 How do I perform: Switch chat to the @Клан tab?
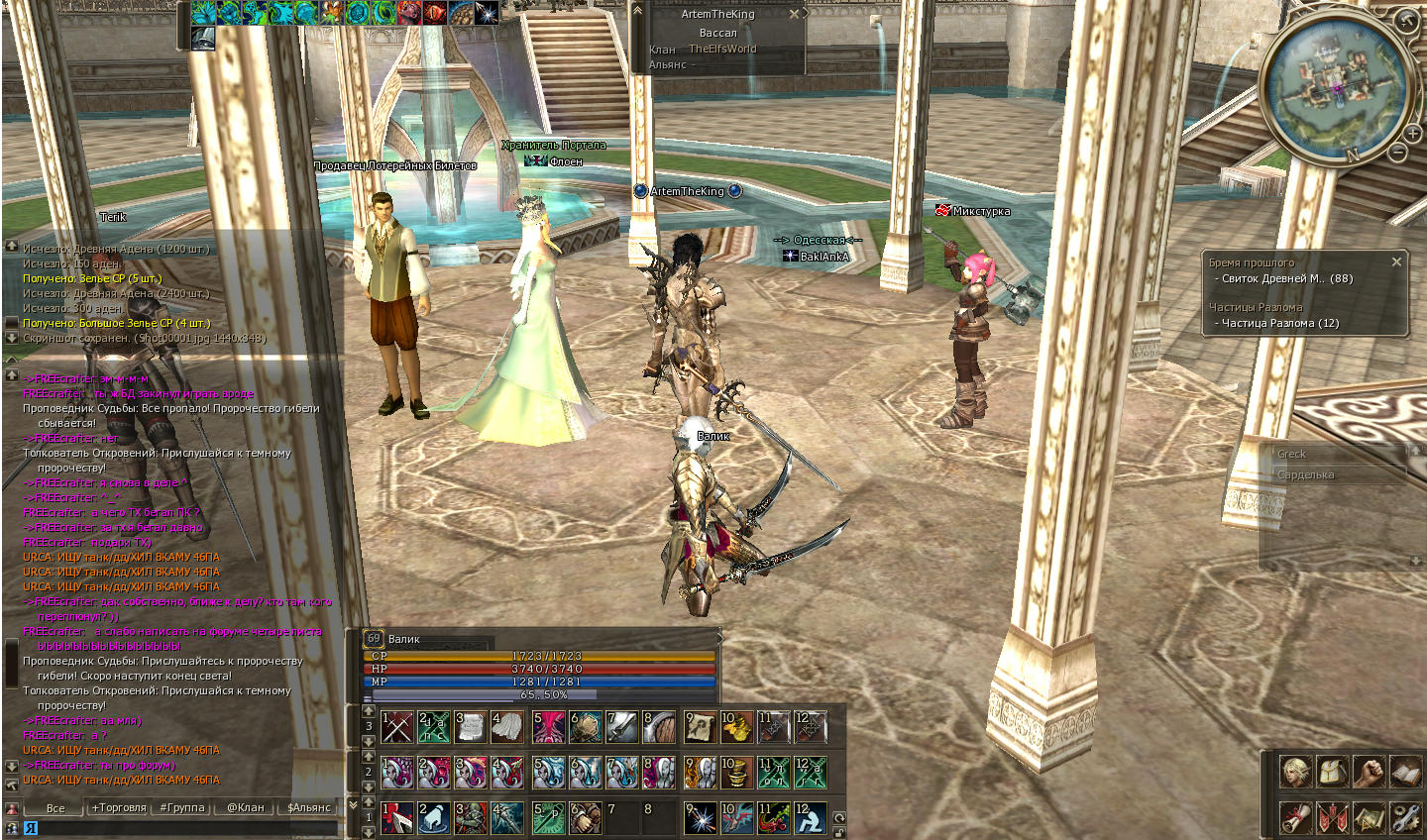click(x=246, y=807)
